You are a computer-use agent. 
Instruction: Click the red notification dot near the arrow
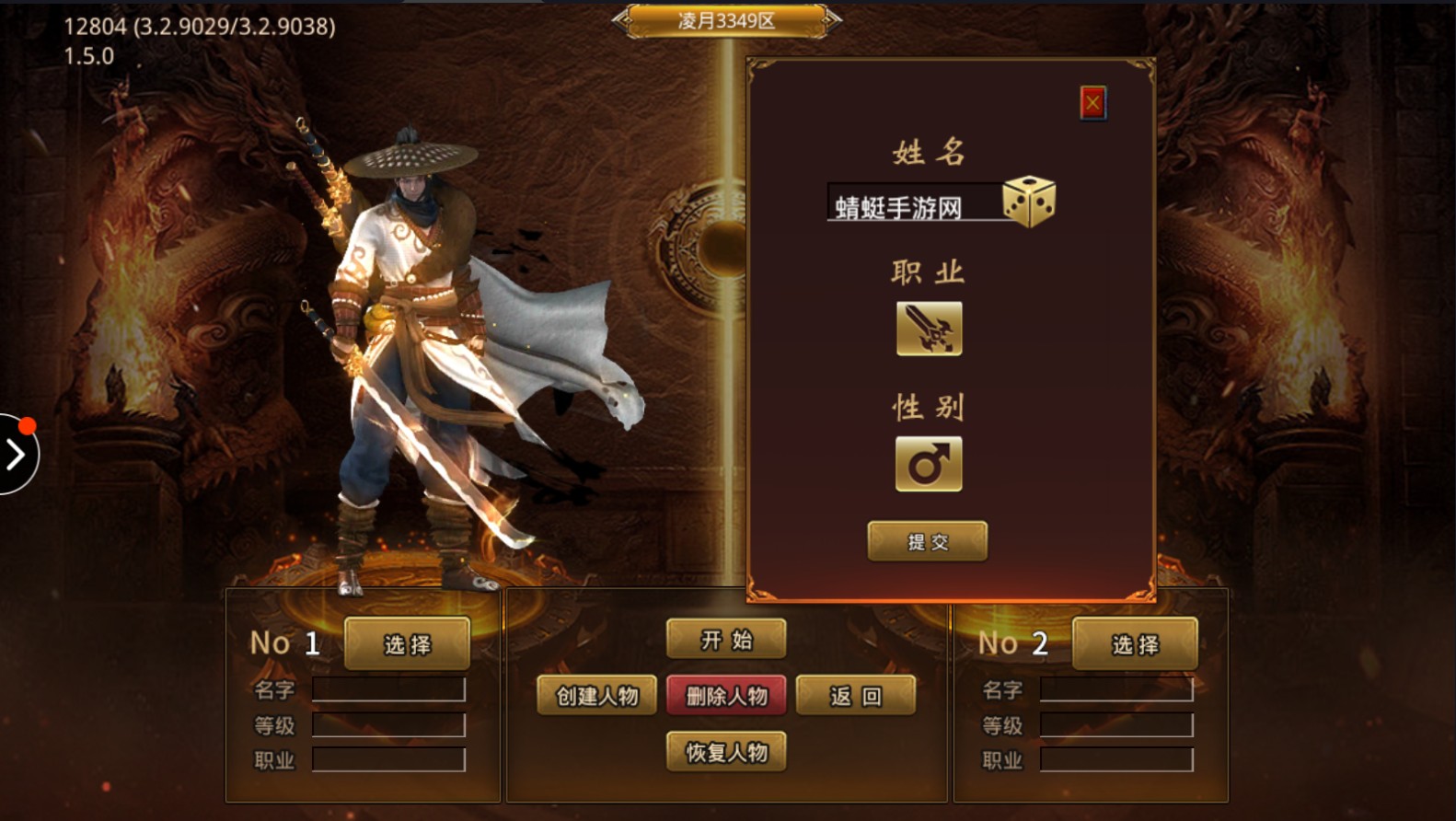27,425
